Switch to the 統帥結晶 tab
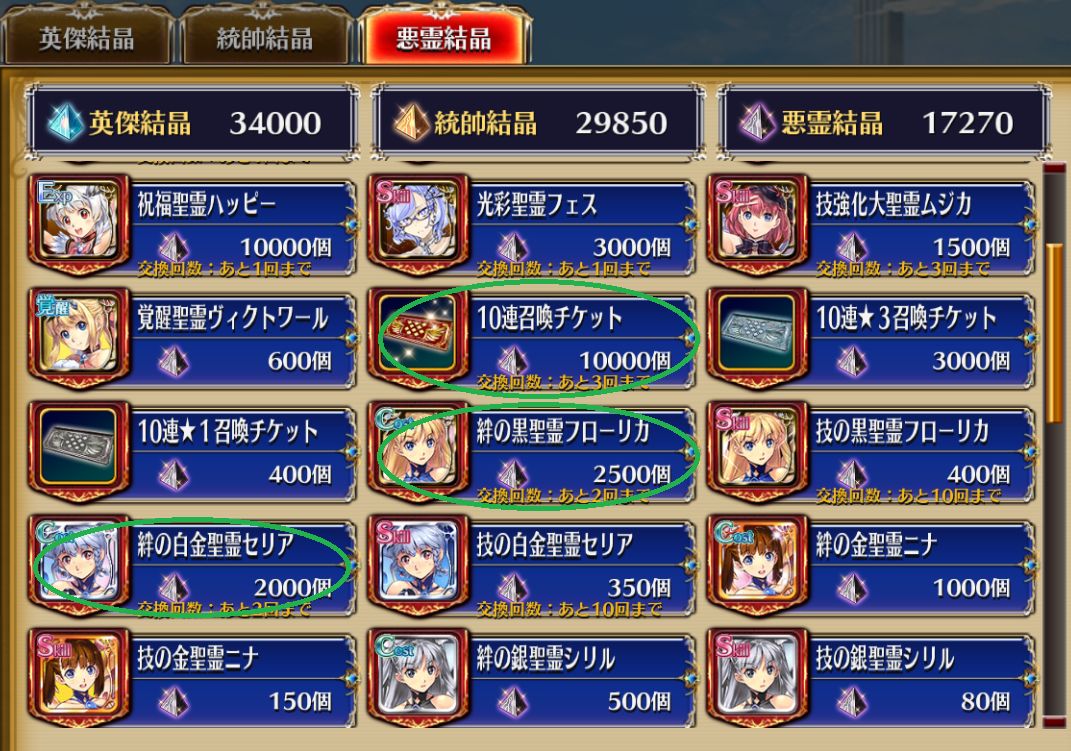 [x=264, y=37]
